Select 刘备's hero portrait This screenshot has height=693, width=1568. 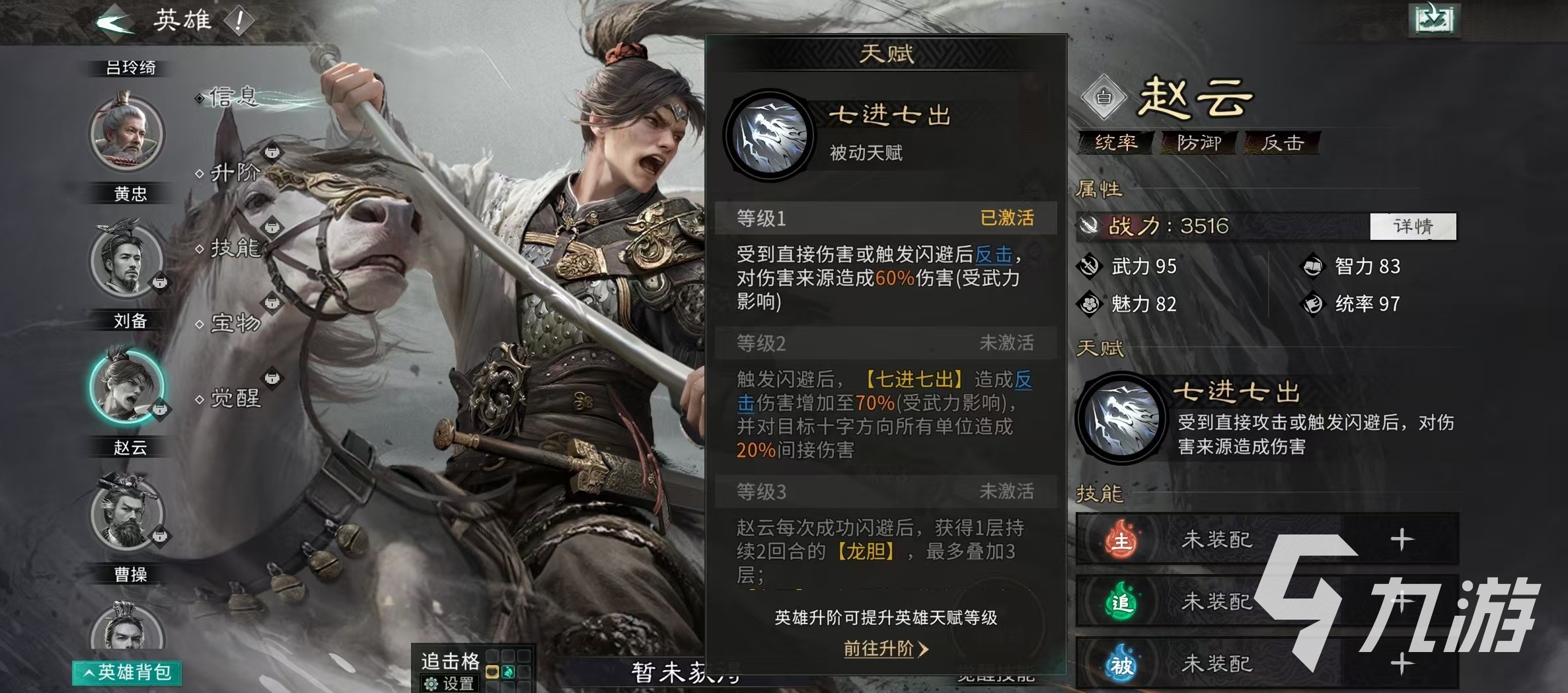[x=128, y=261]
